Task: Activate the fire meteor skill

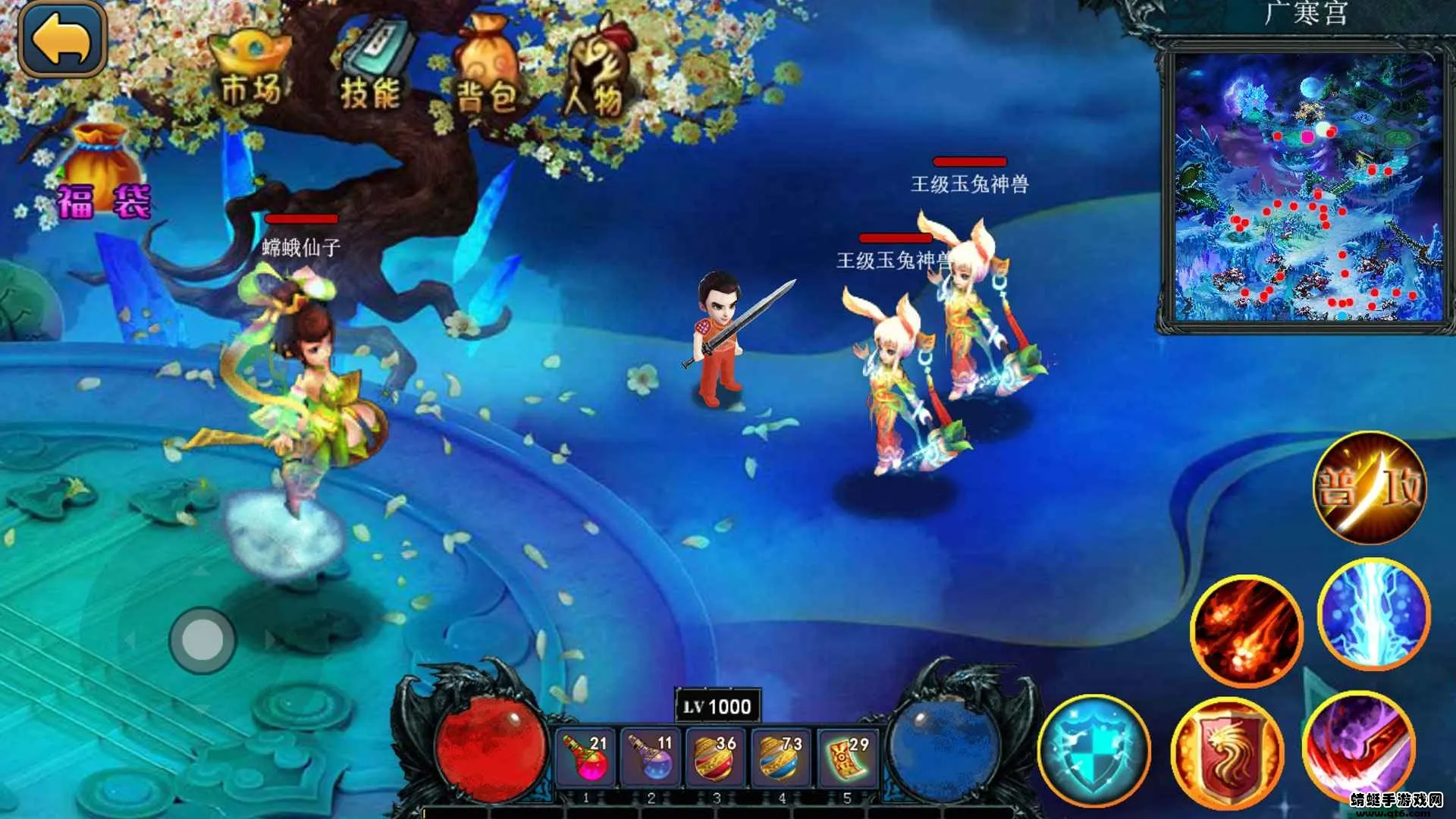Action: 1247,631
